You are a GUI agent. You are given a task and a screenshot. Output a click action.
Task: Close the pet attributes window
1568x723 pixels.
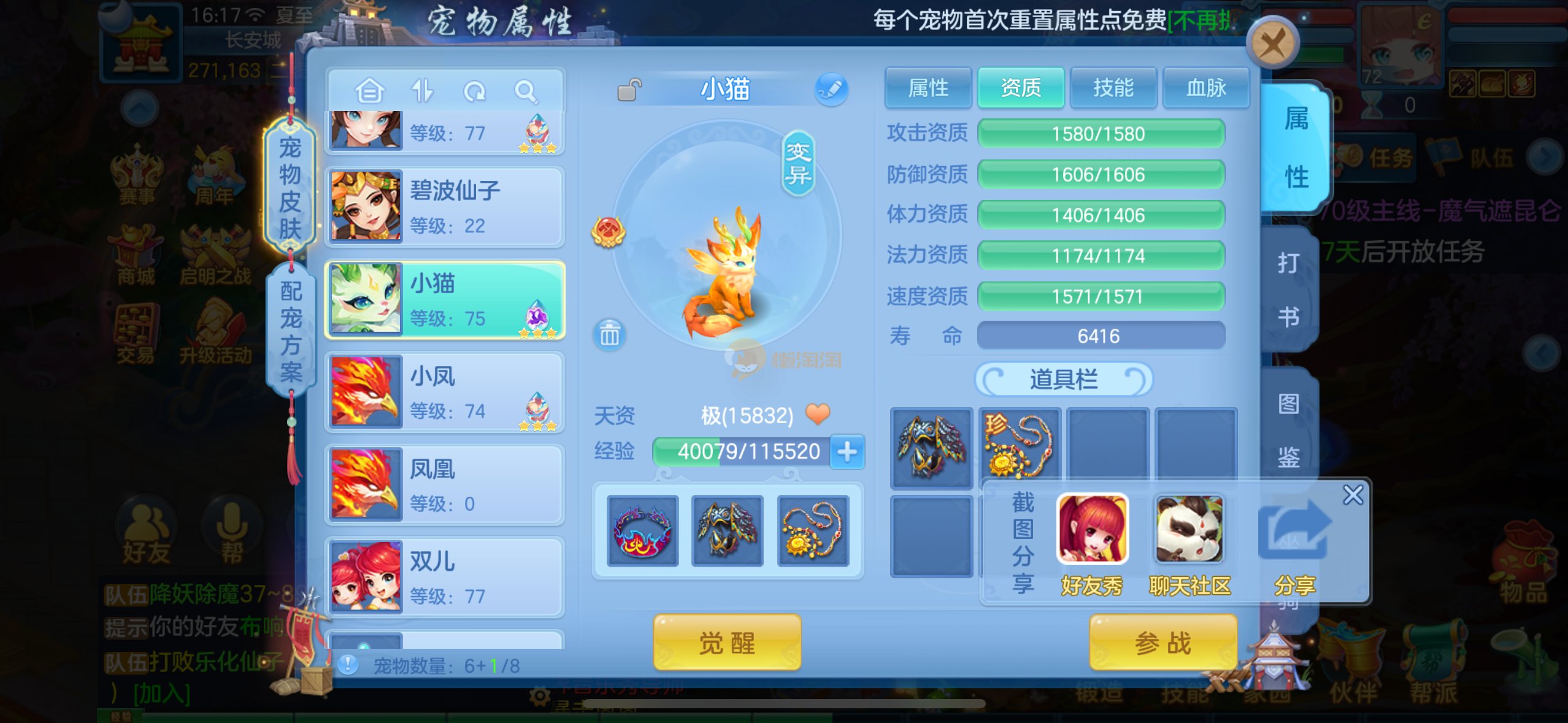(x=1272, y=44)
